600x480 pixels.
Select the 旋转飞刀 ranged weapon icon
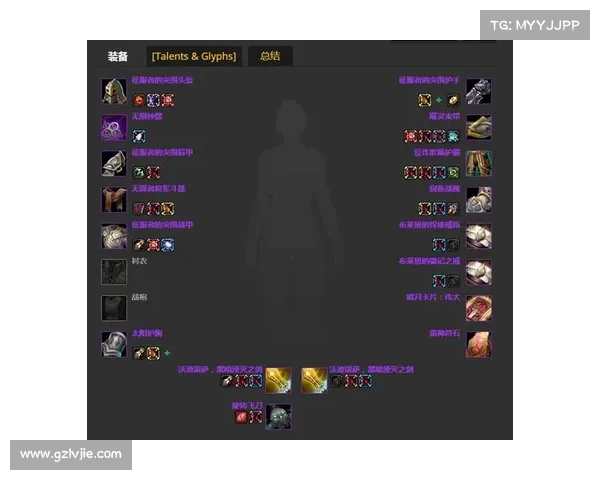278,417
